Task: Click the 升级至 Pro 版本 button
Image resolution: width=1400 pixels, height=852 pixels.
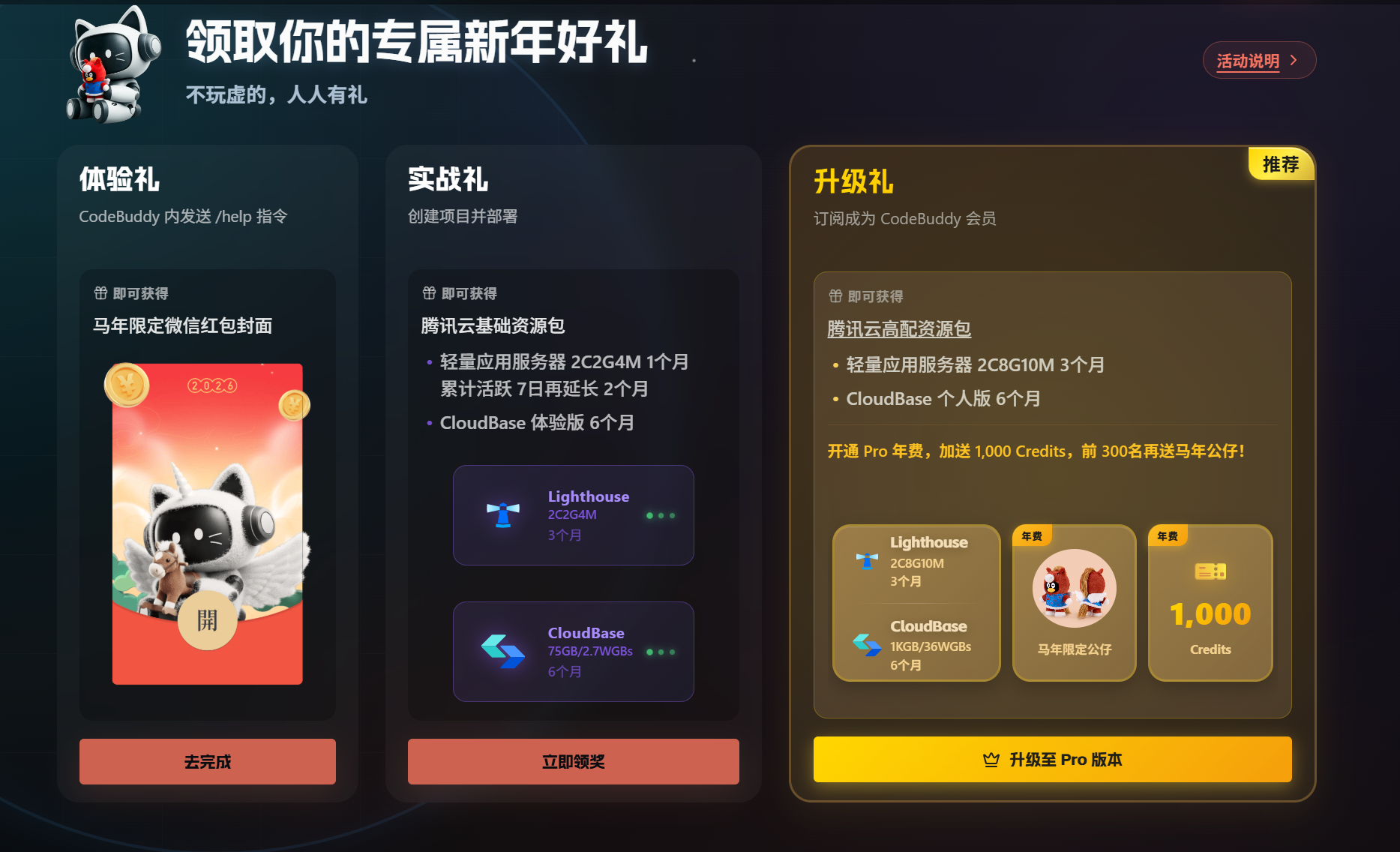Action: coord(1052,759)
